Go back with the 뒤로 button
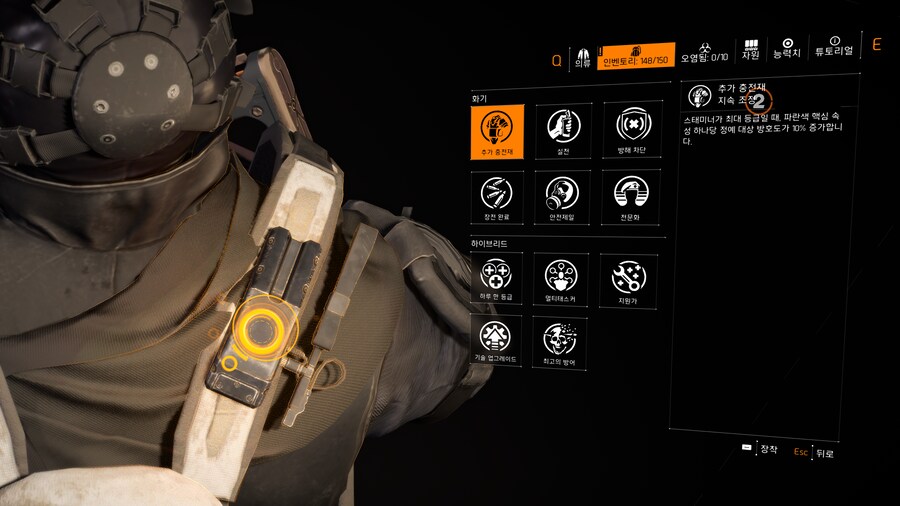Viewport: 900px width, 506px height. (x=814, y=452)
